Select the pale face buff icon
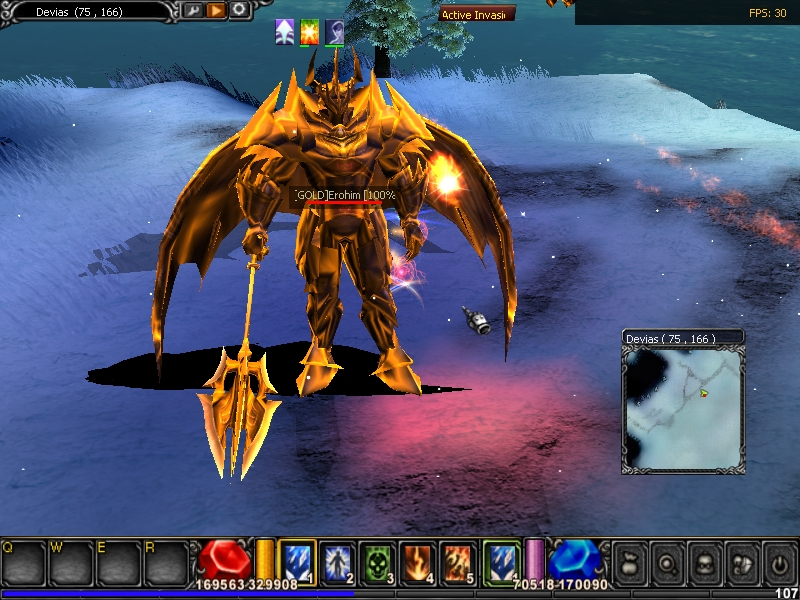The width and height of the screenshot is (800, 600). click(x=335, y=32)
